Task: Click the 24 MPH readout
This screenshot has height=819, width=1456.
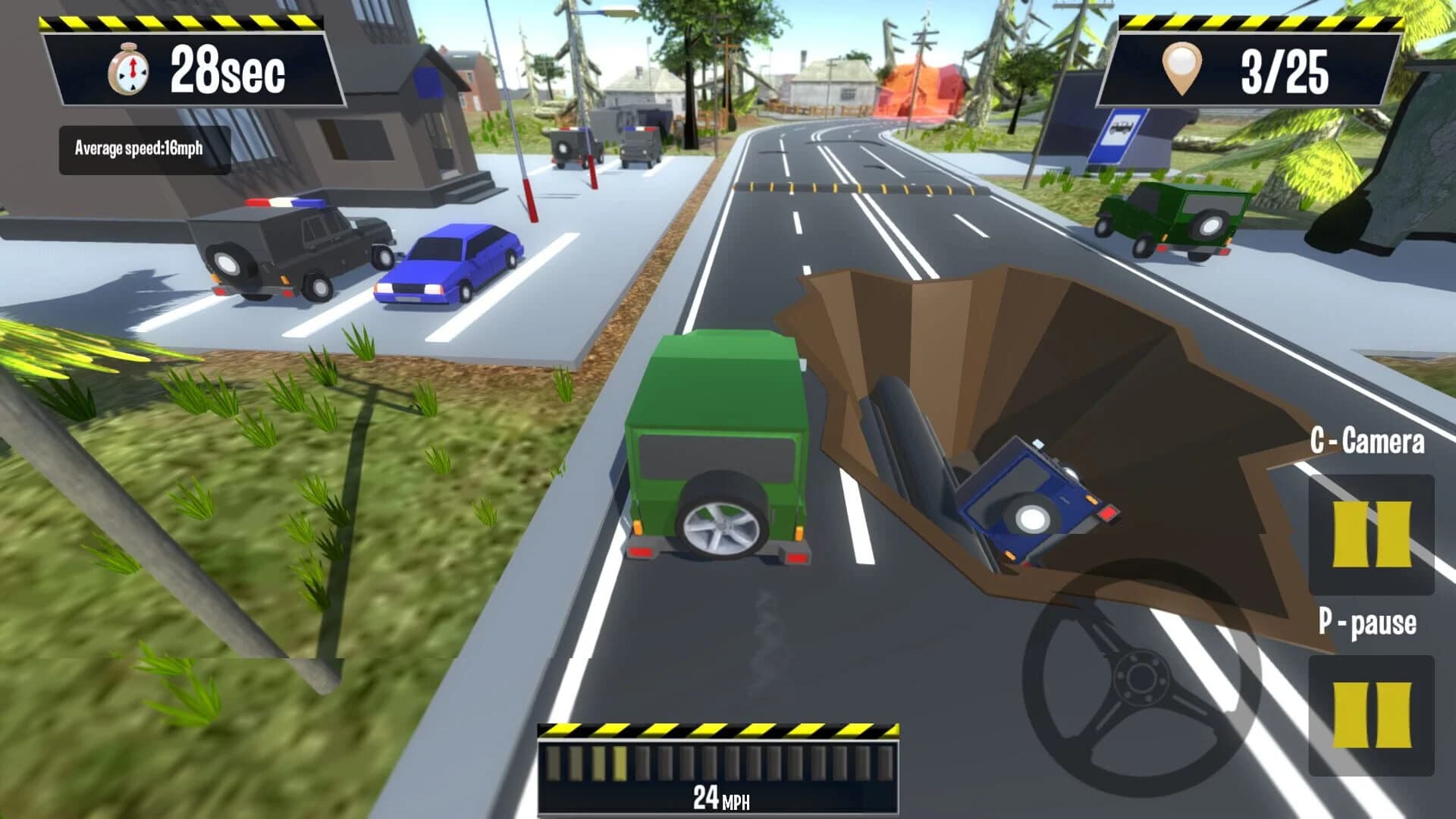Action: coord(719,800)
